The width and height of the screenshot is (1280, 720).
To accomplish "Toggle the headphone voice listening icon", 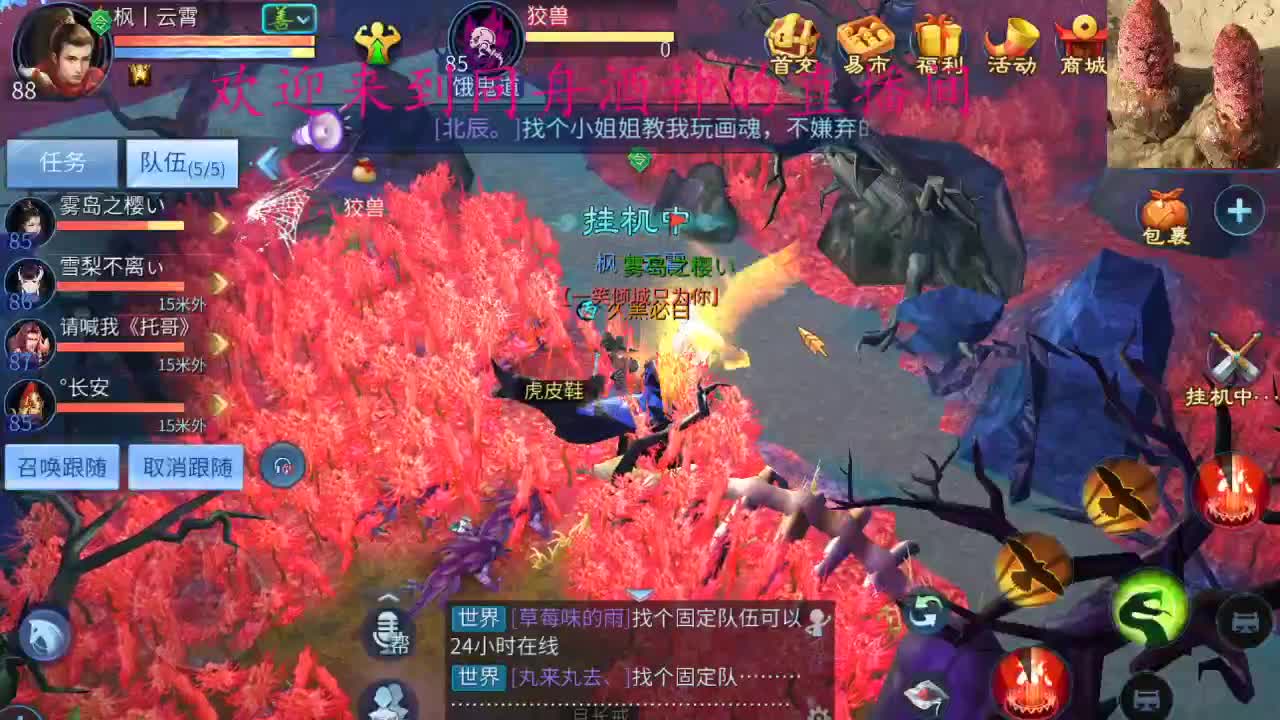I will [283, 466].
